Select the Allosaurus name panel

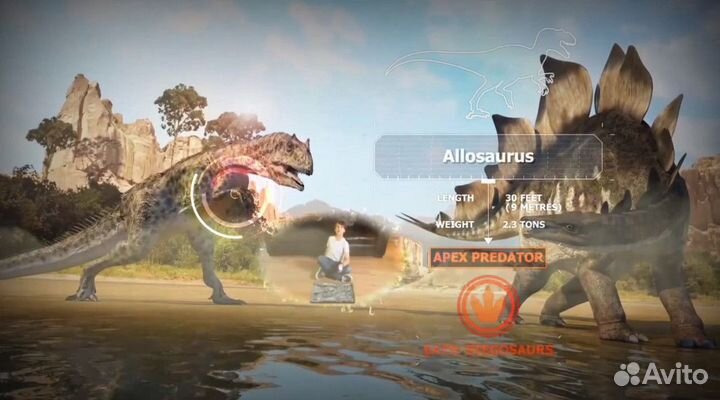pyautogui.click(x=488, y=157)
